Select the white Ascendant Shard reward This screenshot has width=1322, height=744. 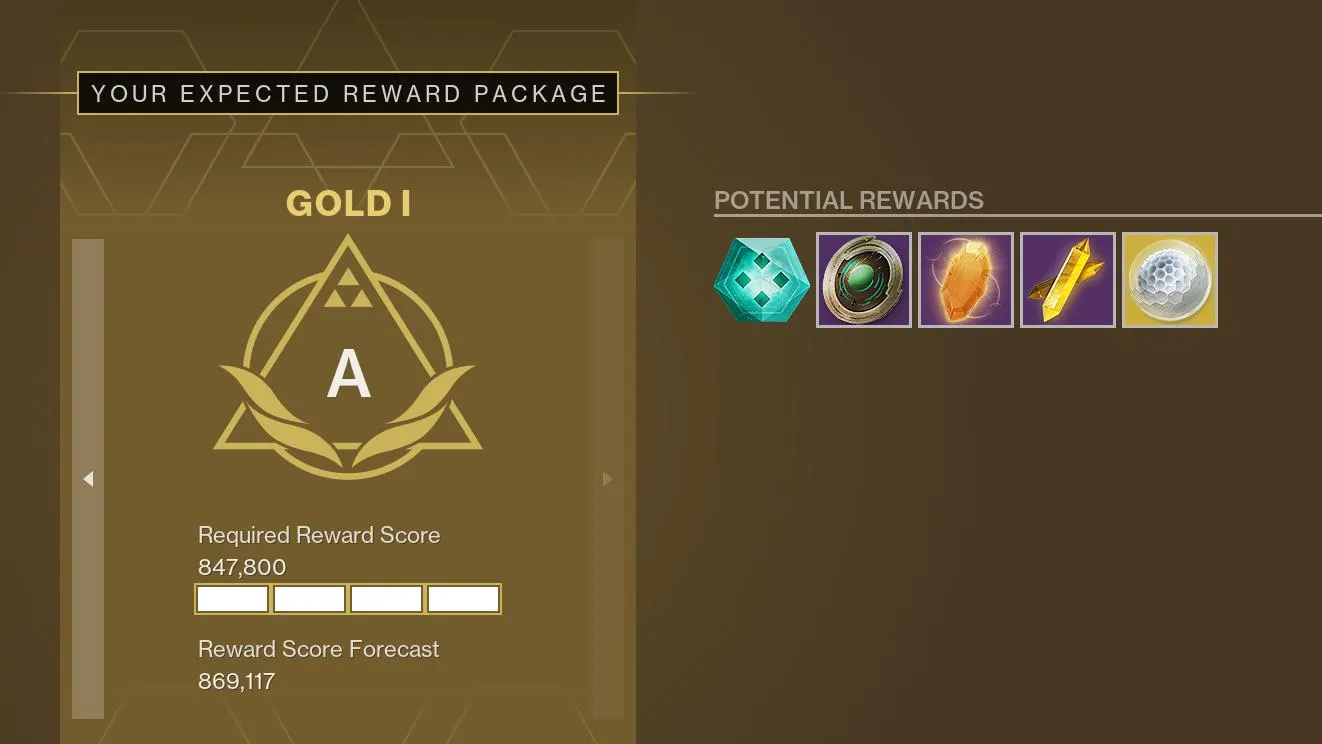(x=1169, y=280)
